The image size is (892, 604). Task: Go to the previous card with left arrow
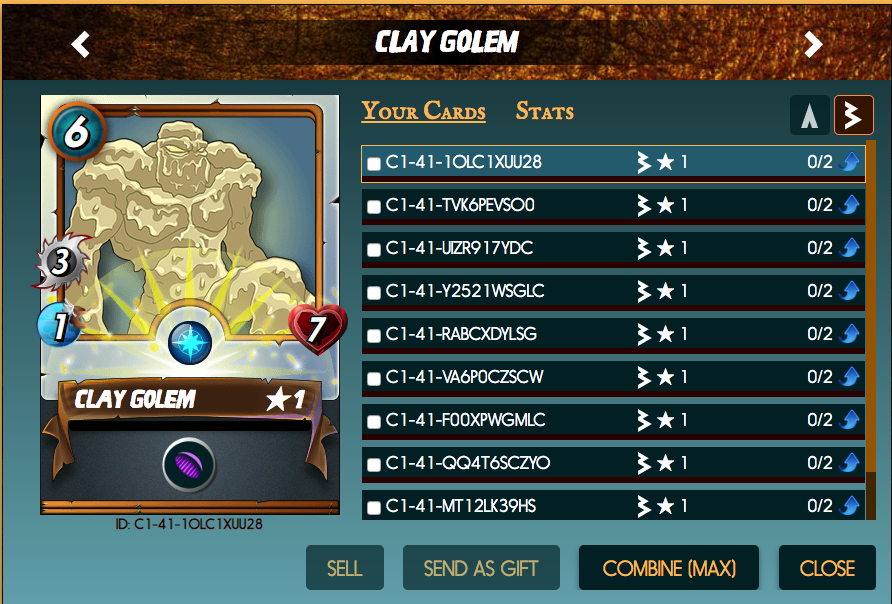[81, 44]
